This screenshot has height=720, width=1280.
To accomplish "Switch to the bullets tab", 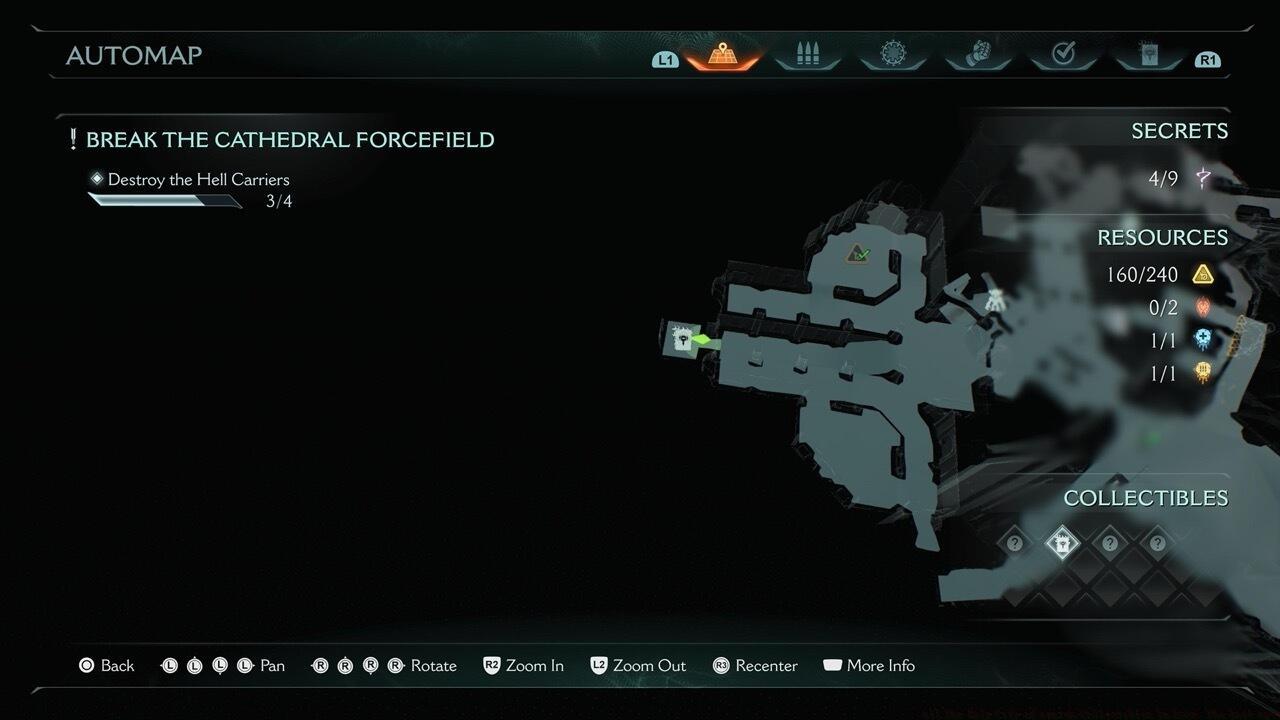I will tap(806, 55).
